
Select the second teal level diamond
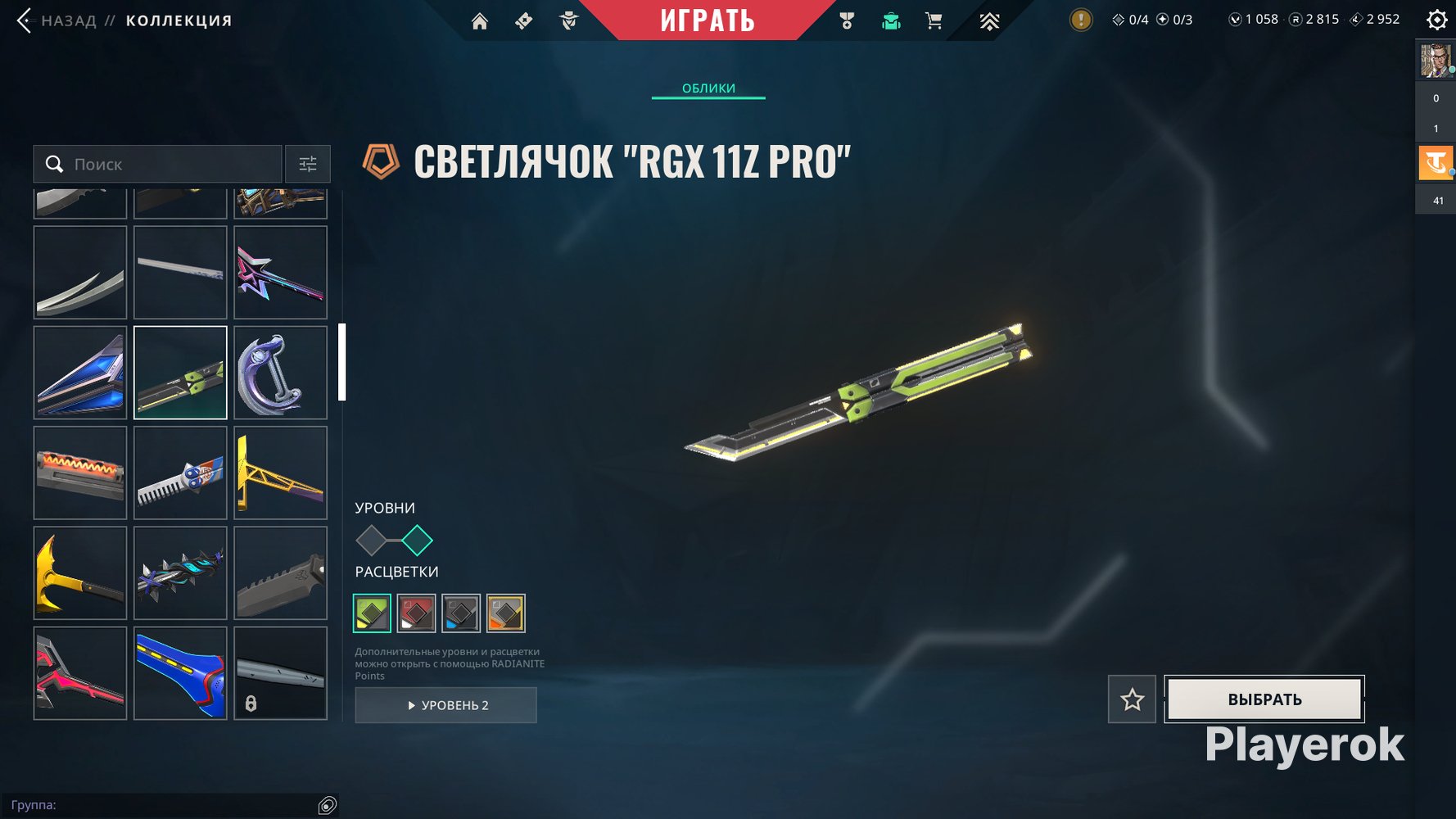(x=417, y=541)
